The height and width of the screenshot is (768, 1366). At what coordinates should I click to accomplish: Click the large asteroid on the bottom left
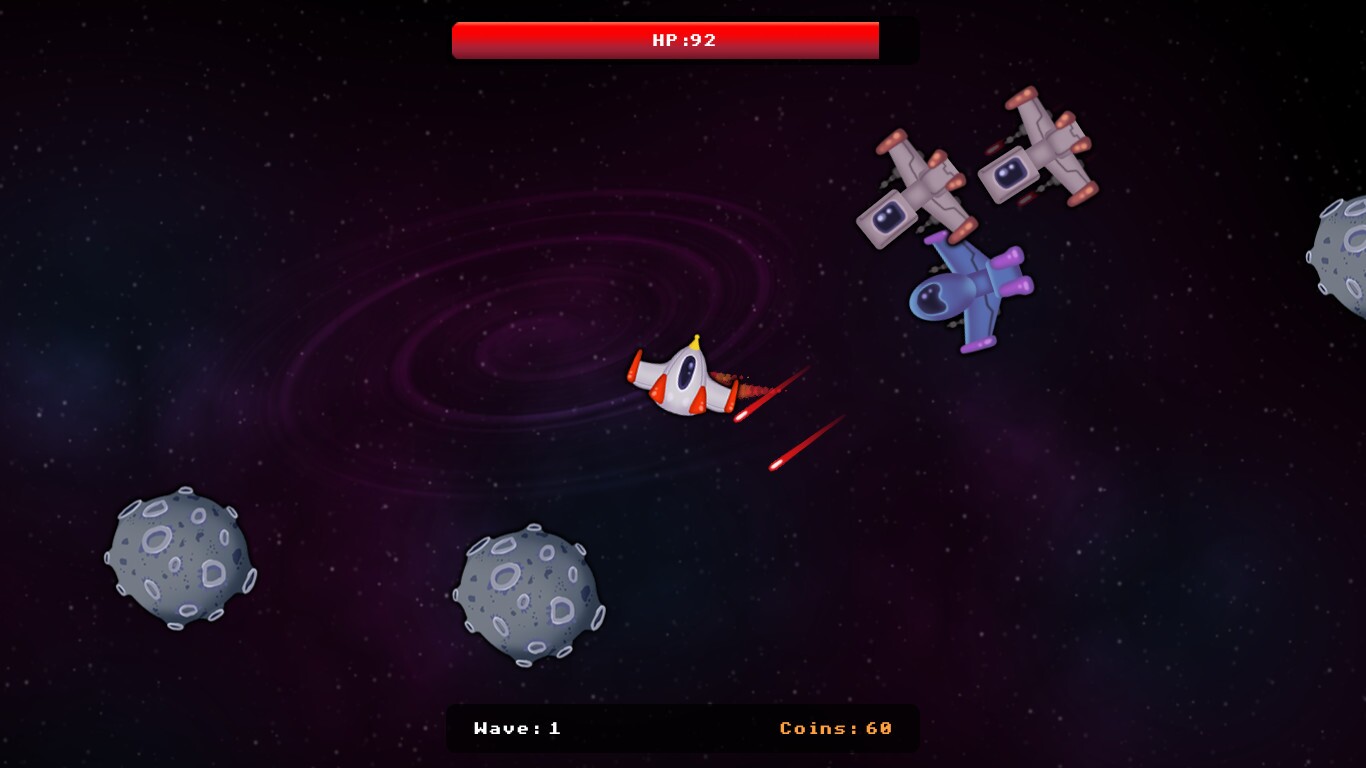coord(180,560)
